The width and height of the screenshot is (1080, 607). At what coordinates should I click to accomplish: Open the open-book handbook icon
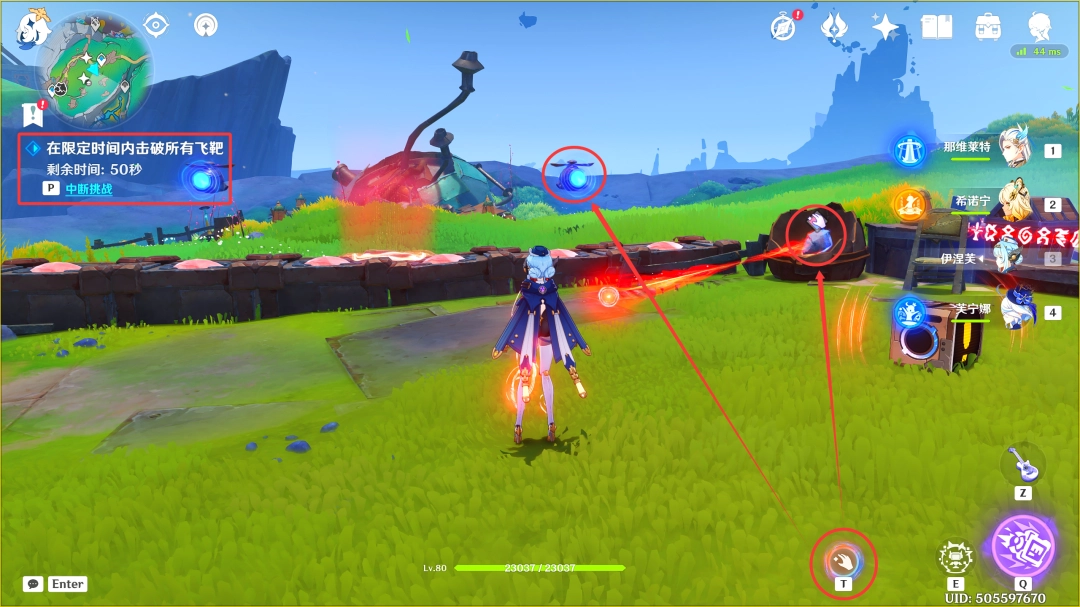tap(937, 27)
